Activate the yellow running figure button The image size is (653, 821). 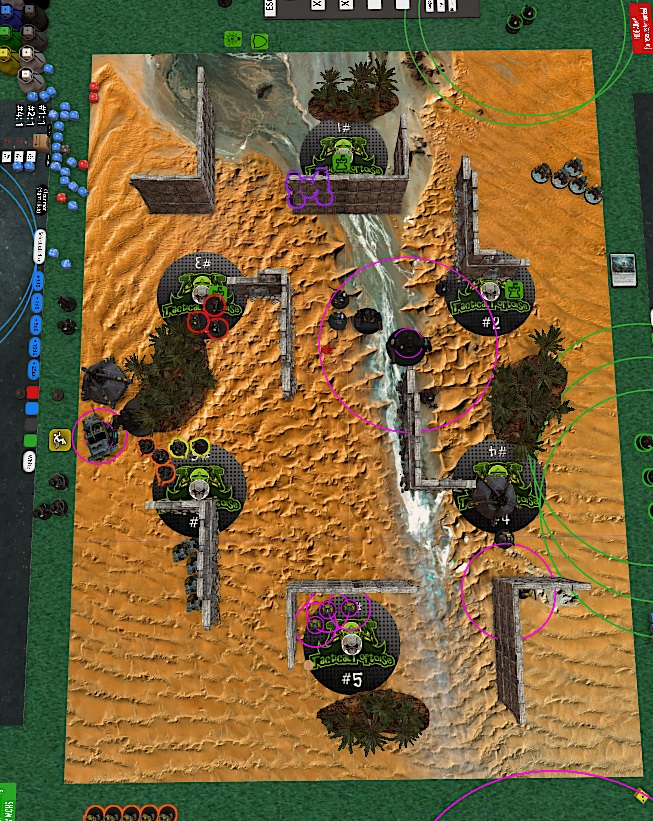[x=59, y=438]
